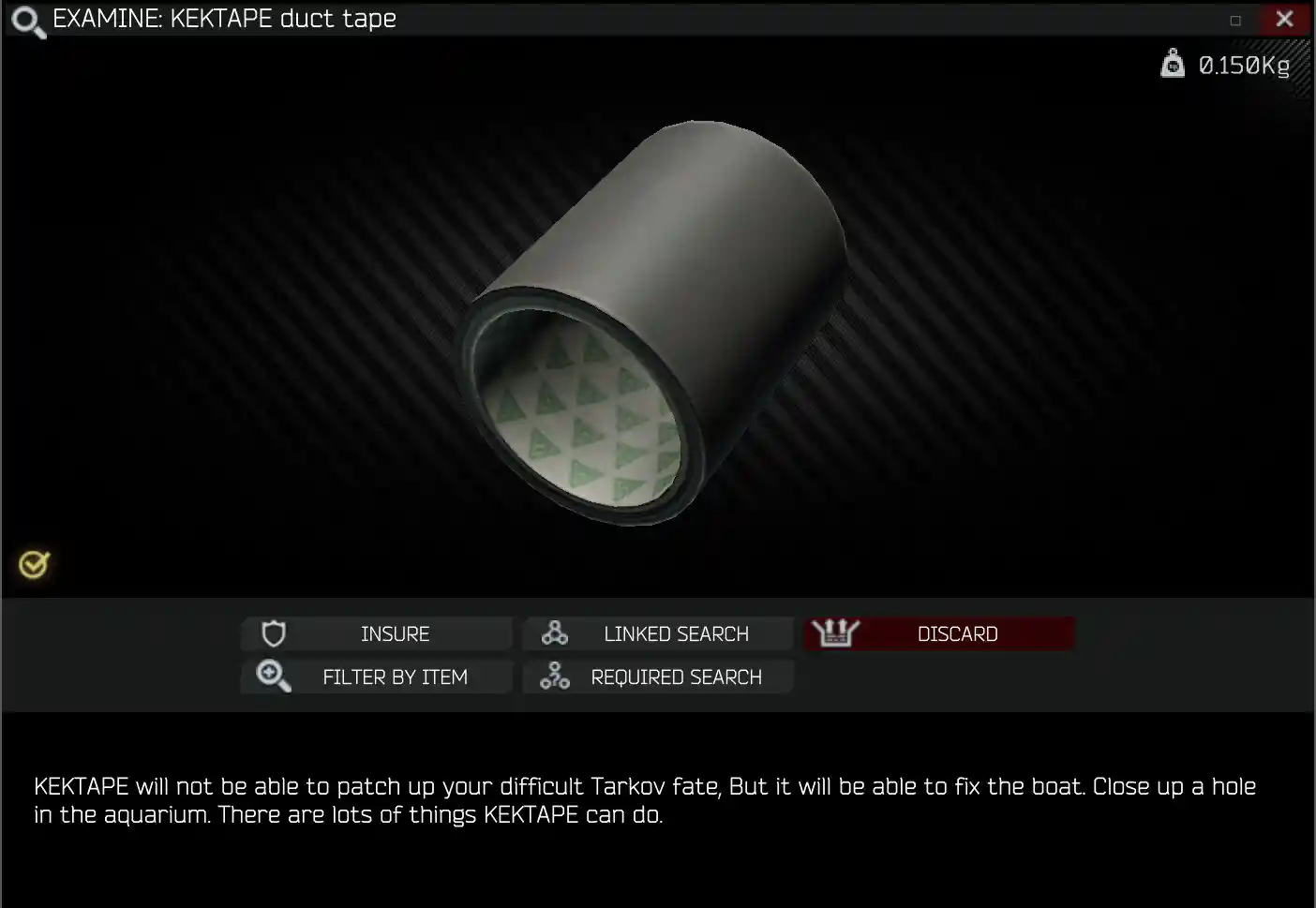Click the molecule icon next to Linked Search

click(555, 633)
